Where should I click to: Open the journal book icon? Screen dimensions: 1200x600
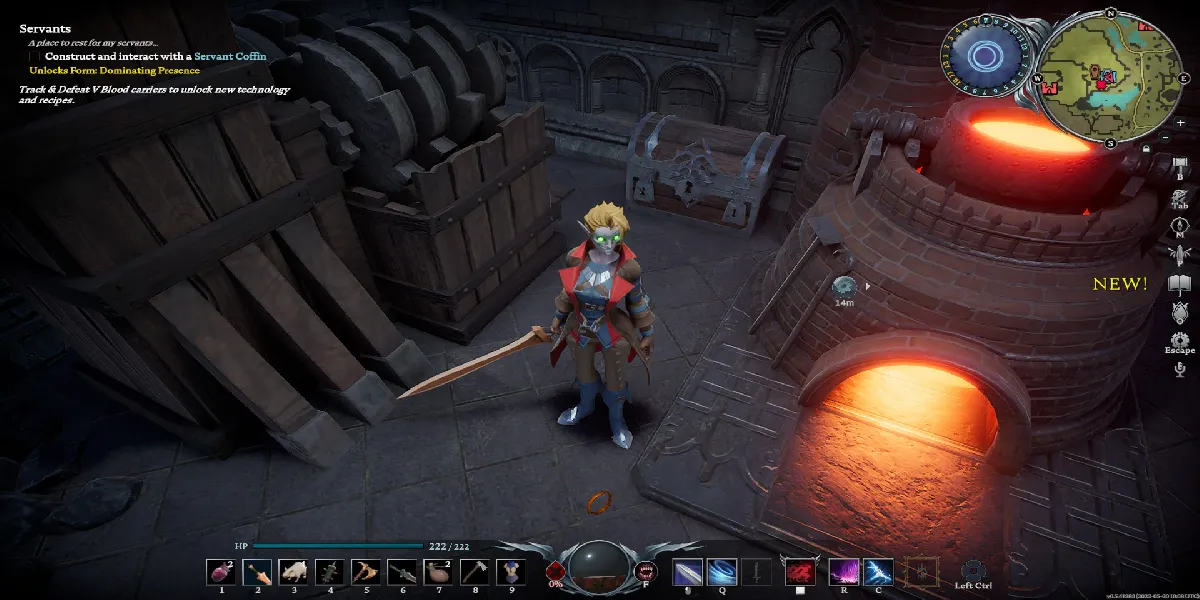pyautogui.click(x=1179, y=283)
